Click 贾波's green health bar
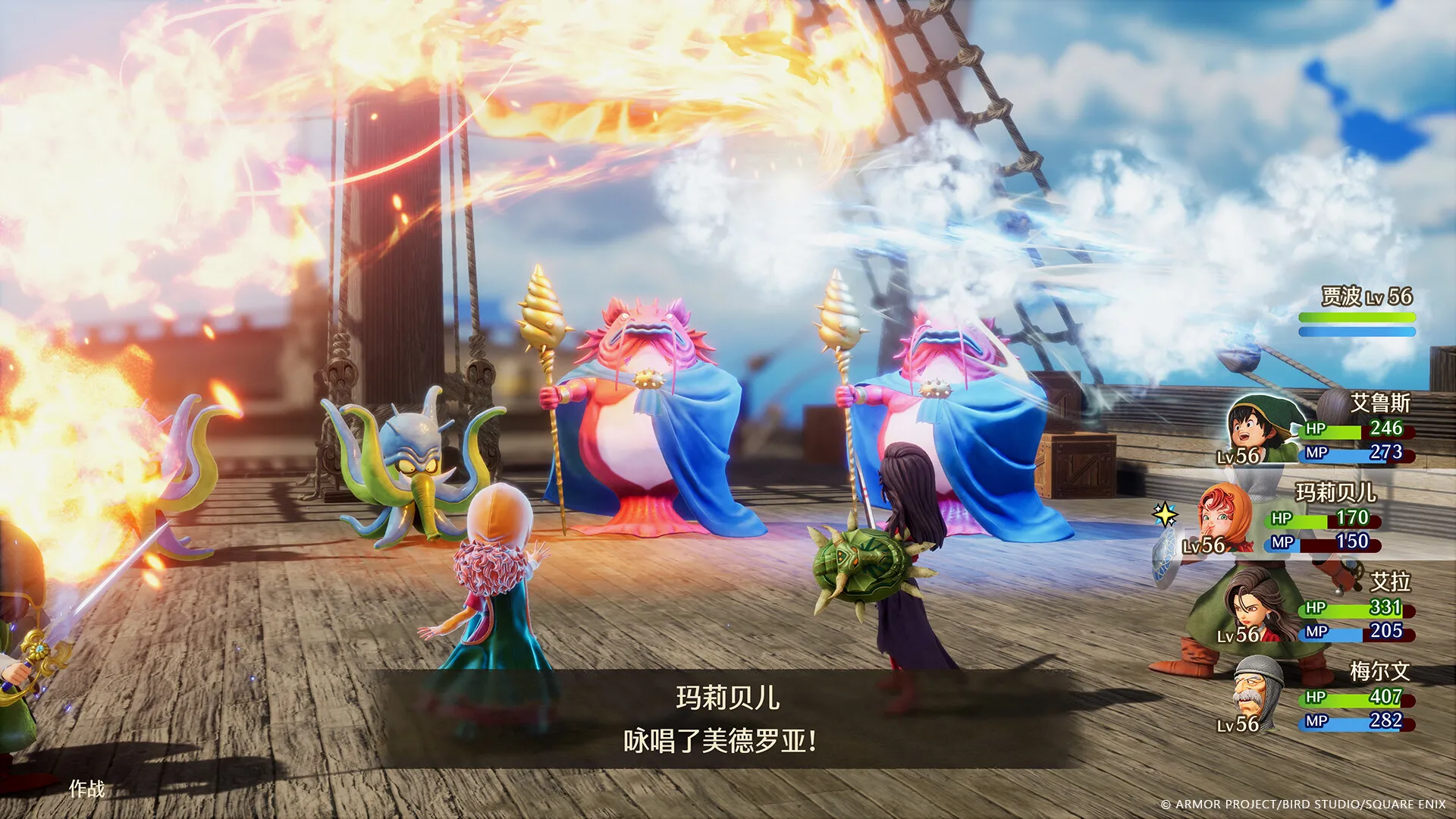Image resolution: width=1456 pixels, height=819 pixels. click(x=1357, y=318)
